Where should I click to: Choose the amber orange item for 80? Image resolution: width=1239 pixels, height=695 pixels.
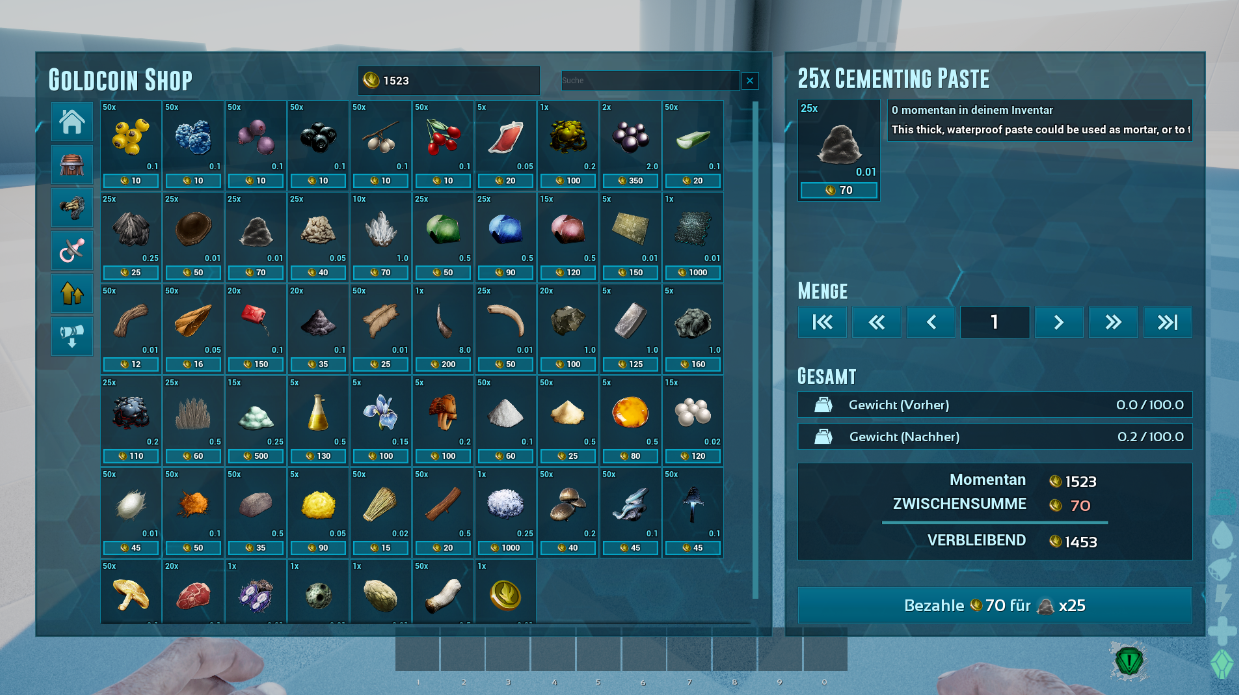point(631,418)
